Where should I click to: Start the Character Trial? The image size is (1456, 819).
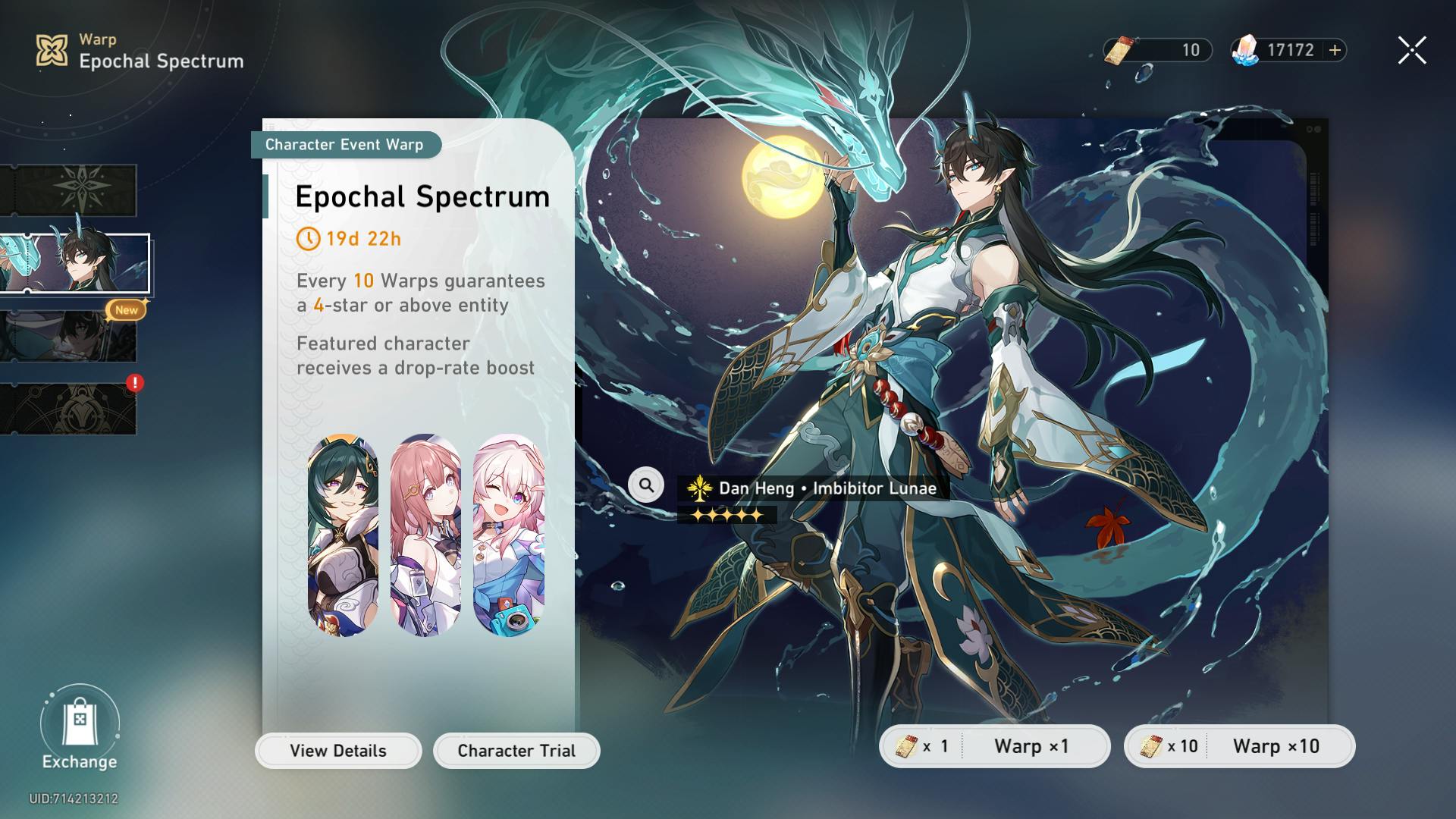click(516, 751)
